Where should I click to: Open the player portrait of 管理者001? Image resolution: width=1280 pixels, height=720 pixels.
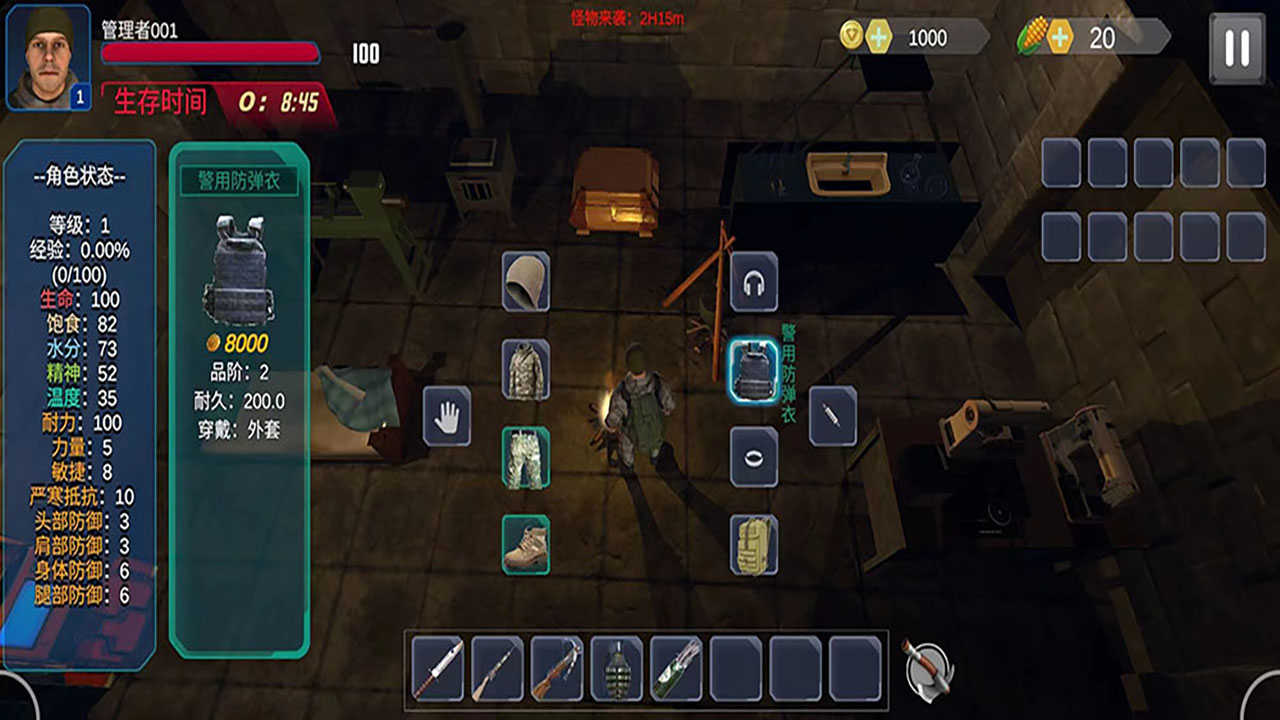48,57
